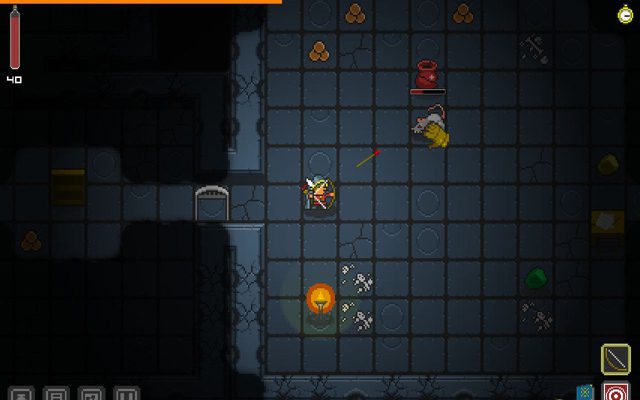Open the blue spellbook icon

586,392
